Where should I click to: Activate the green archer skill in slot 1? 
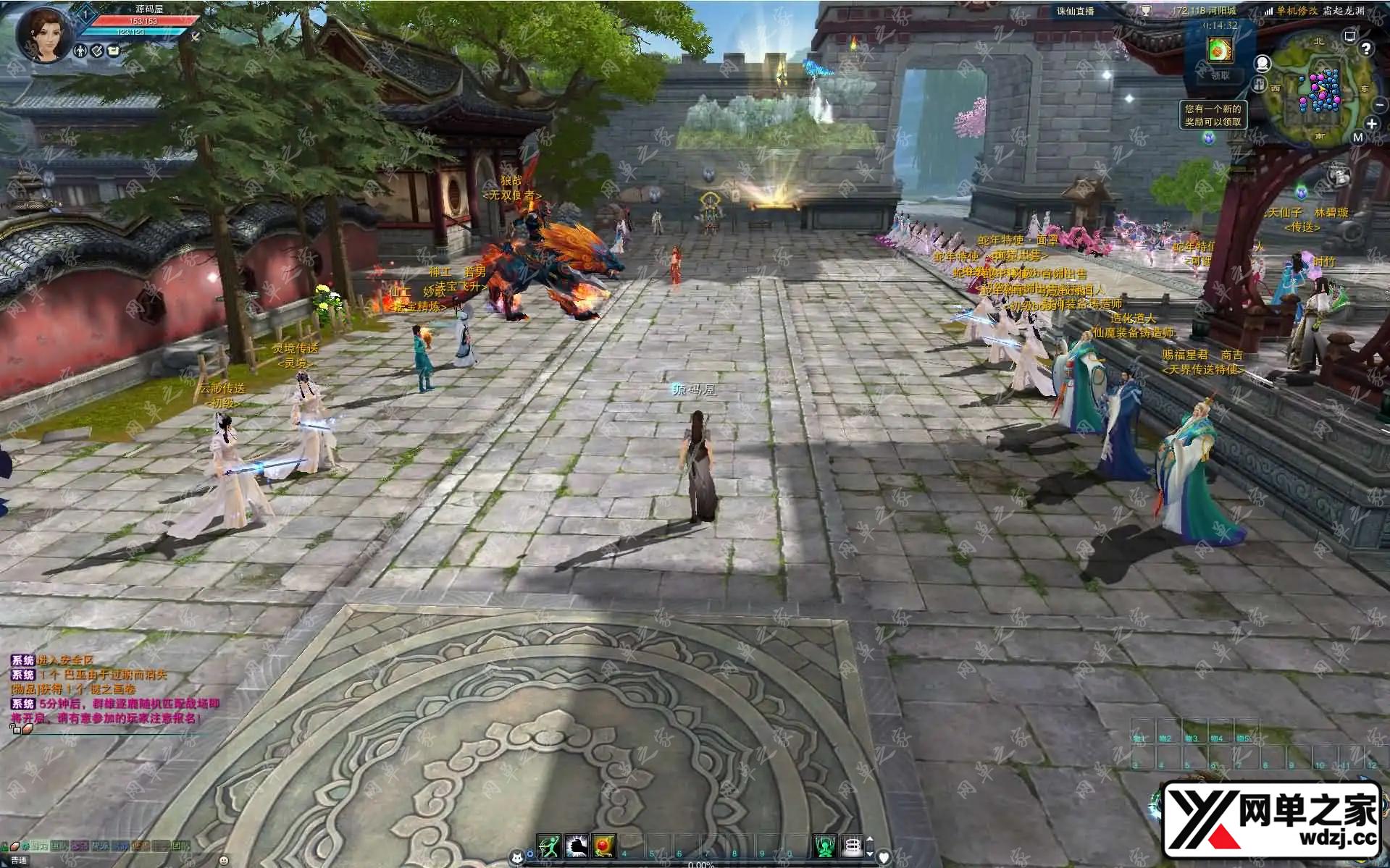[550, 845]
